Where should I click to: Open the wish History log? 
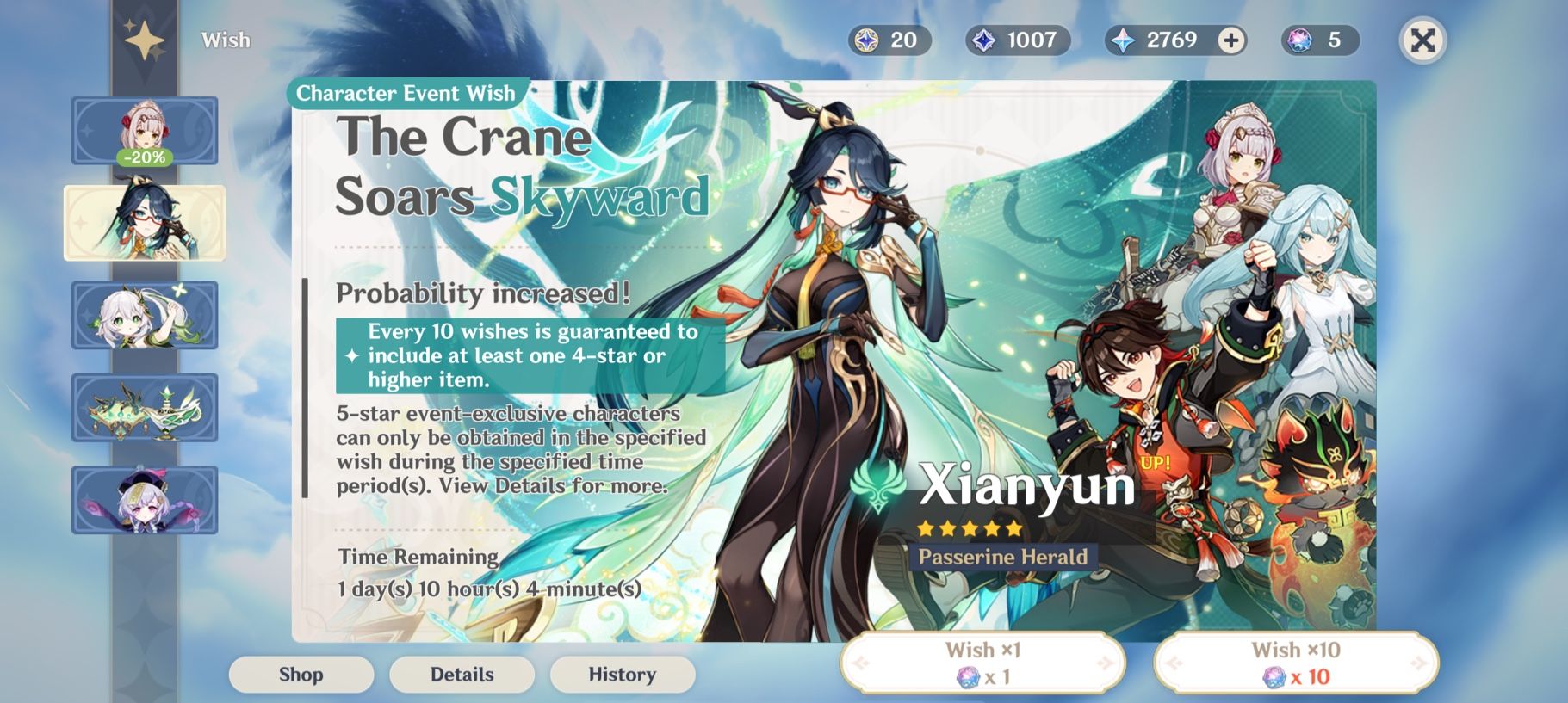[622, 675]
